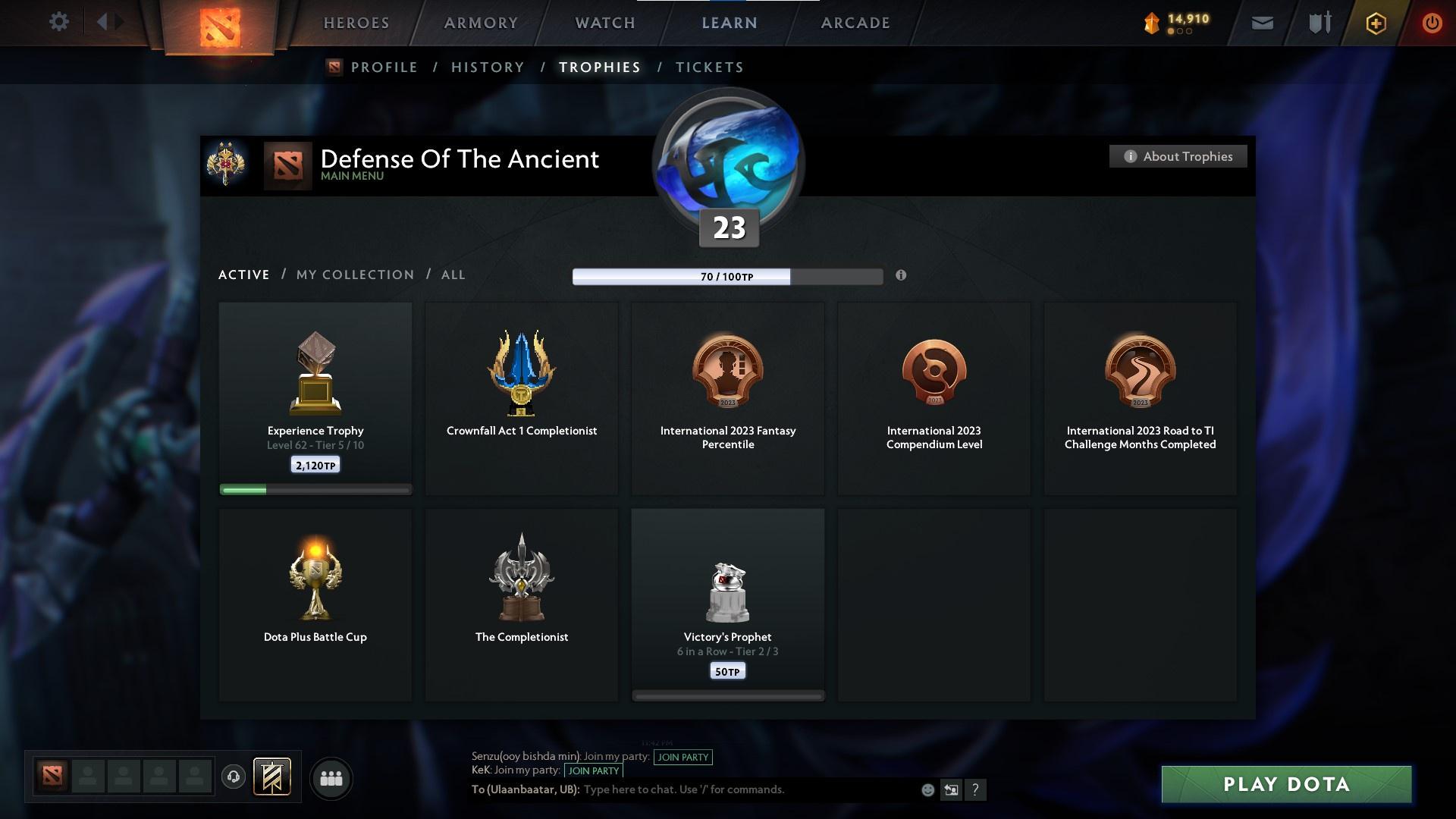This screenshot has height=819, width=1456.
Task: Click About Trophies
Action: pyautogui.click(x=1178, y=156)
